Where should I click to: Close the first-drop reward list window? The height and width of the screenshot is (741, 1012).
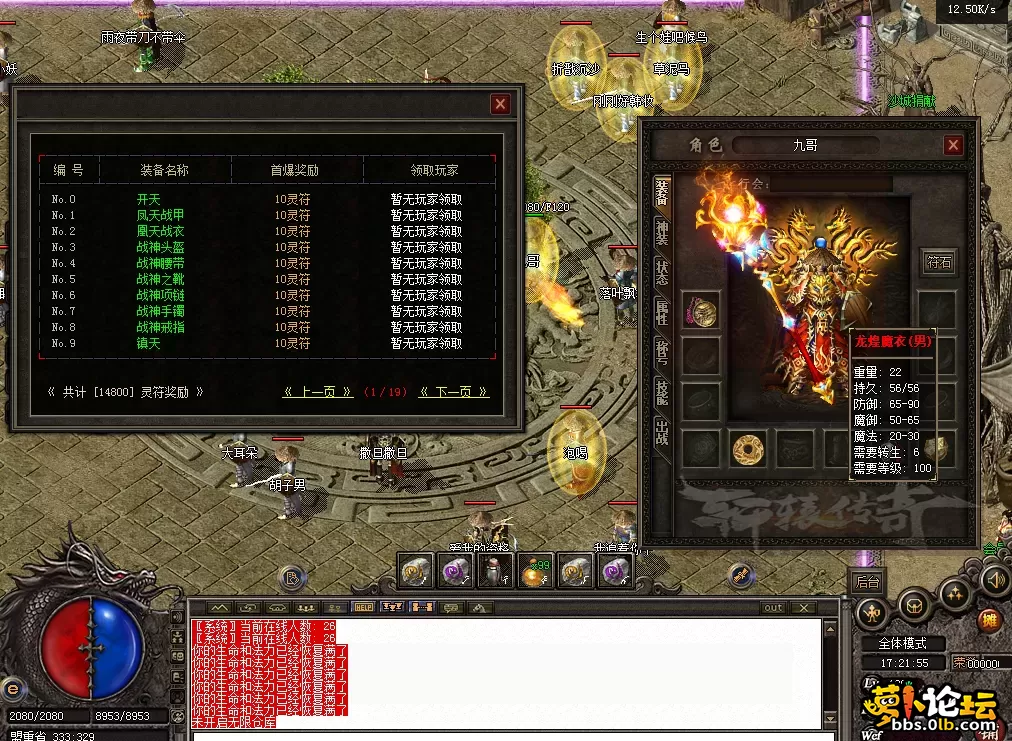coord(500,104)
